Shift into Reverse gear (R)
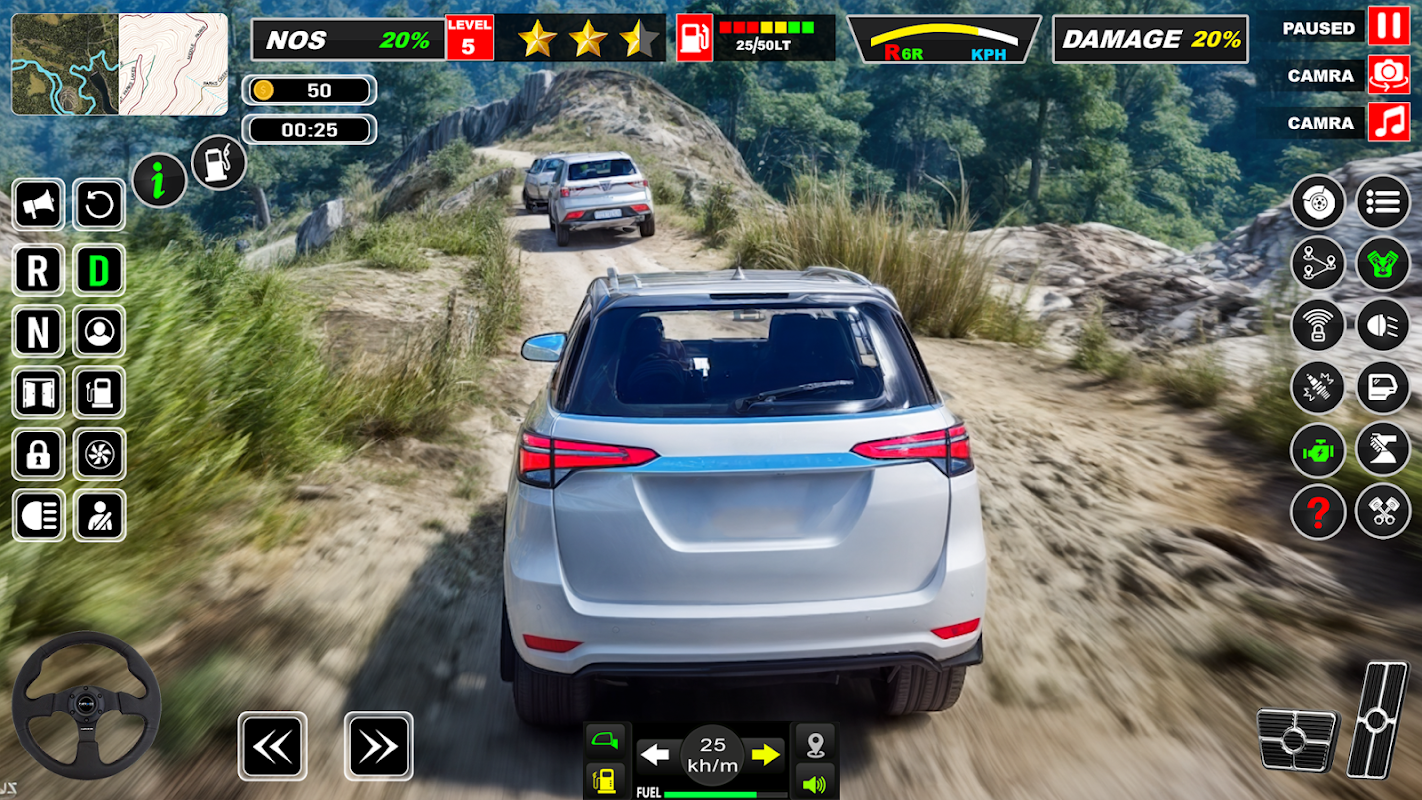Screen dimensions: 1422x800 pos(39,270)
